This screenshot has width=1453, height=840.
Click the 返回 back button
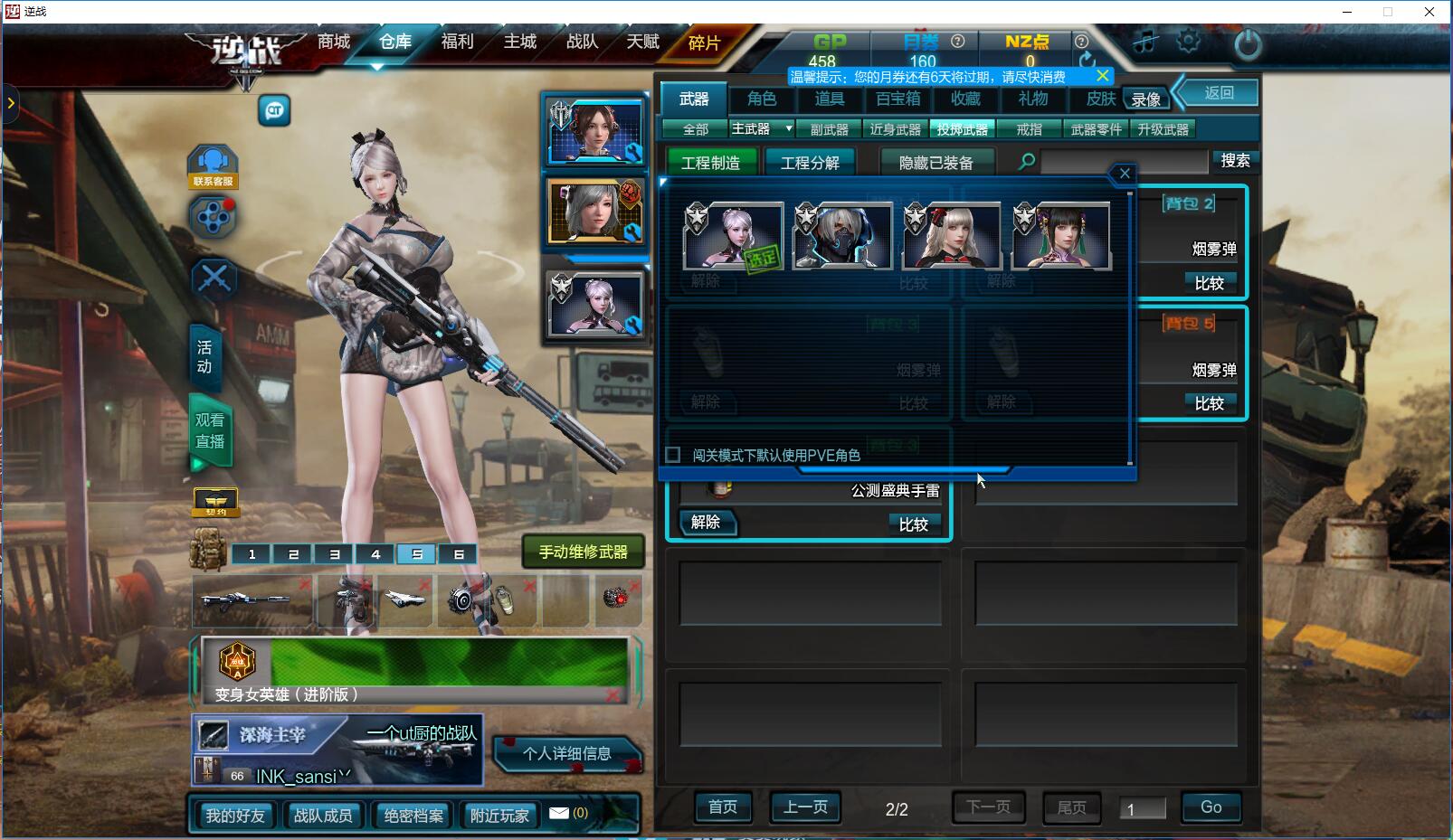(x=1219, y=93)
